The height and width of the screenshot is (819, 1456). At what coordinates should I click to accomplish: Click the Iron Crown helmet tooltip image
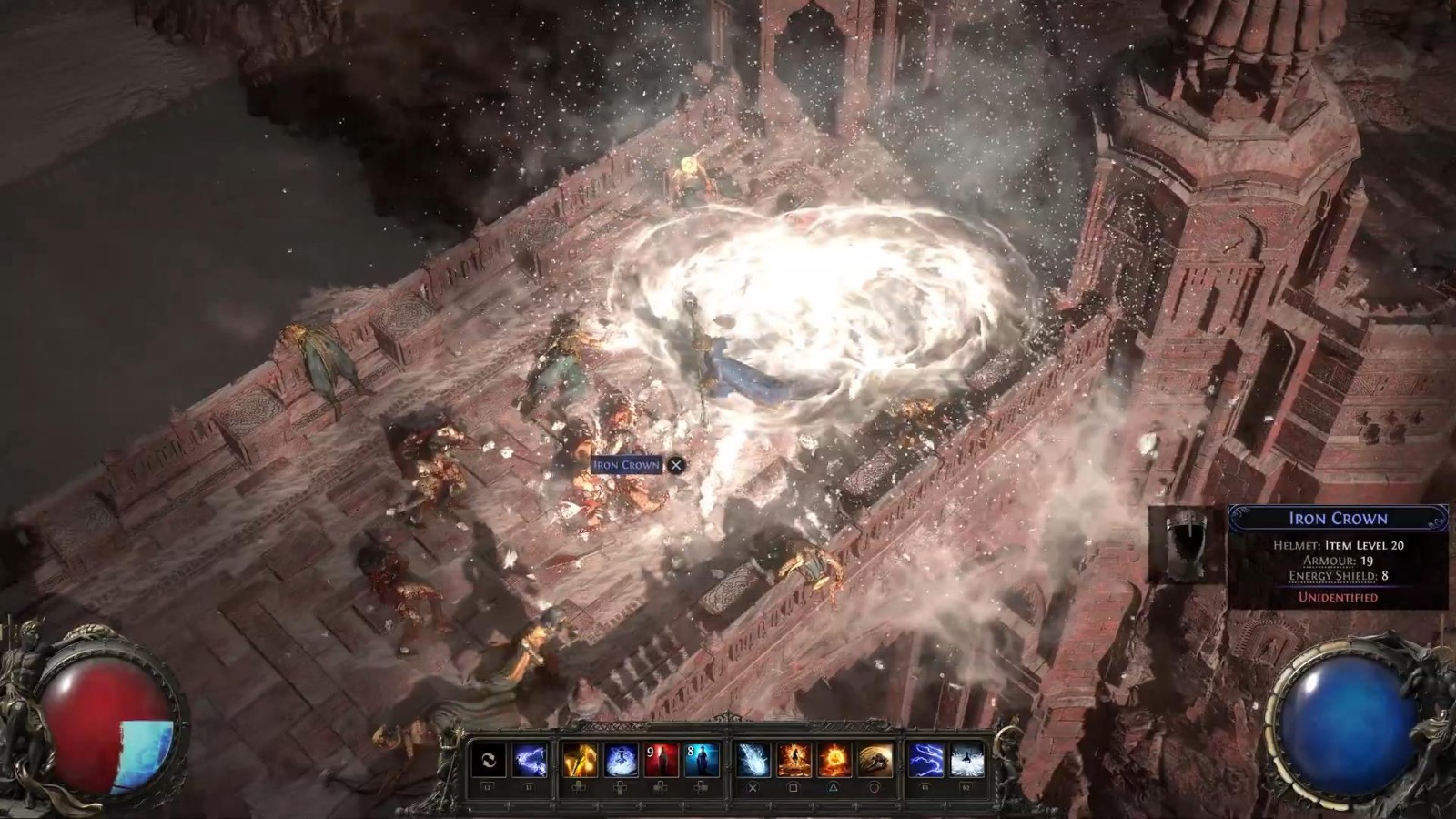(x=1188, y=543)
